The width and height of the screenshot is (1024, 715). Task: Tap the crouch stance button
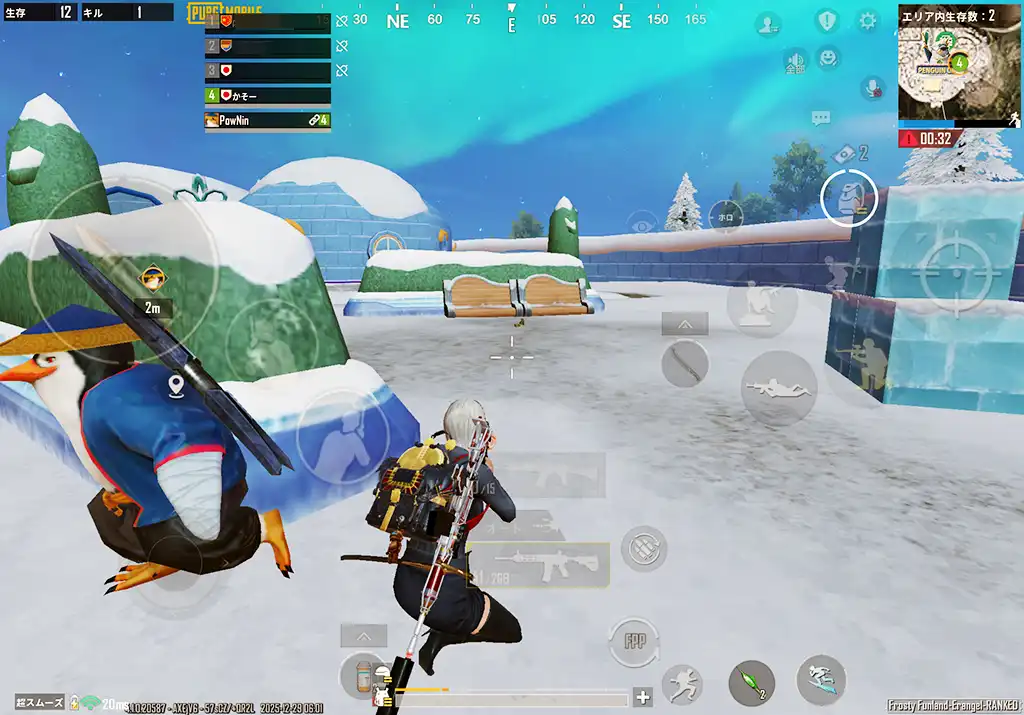761,304
